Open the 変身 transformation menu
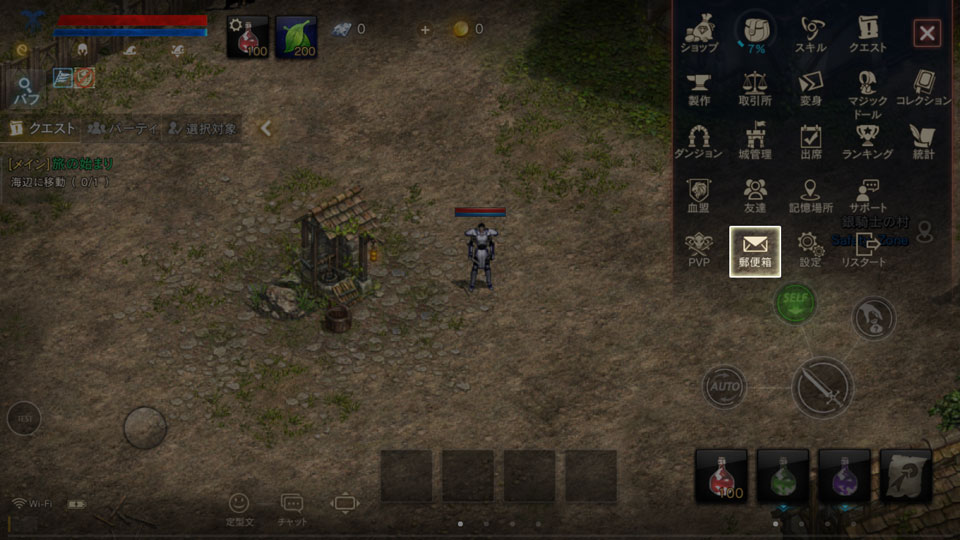The height and width of the screenshot is (540, 960). tap(810, 88)
